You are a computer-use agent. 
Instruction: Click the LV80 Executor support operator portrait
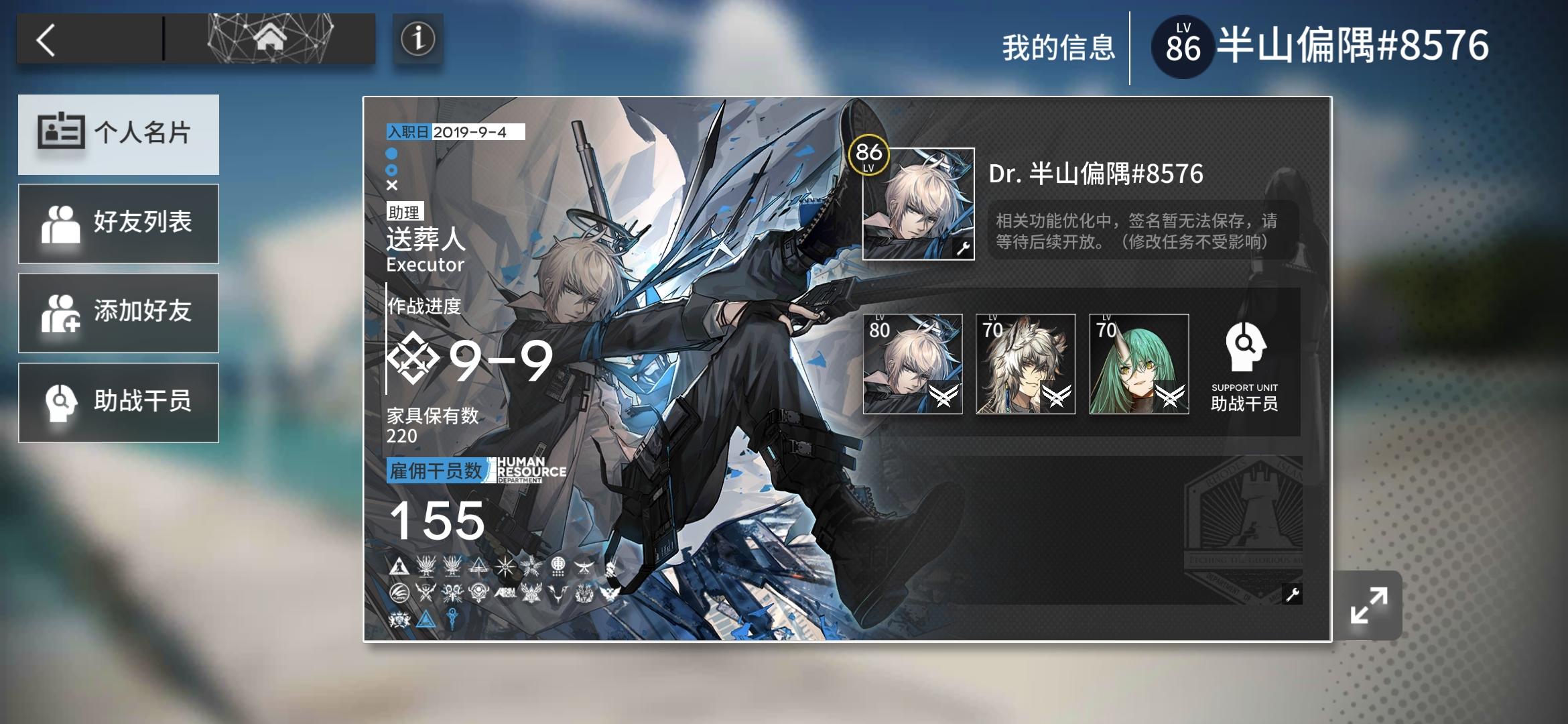(x=913, y=365)
